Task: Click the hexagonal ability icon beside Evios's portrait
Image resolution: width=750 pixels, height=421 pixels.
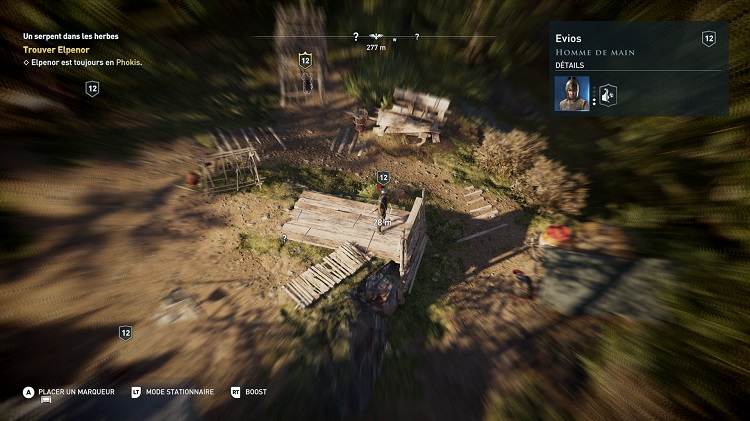Action: (608, 94)
